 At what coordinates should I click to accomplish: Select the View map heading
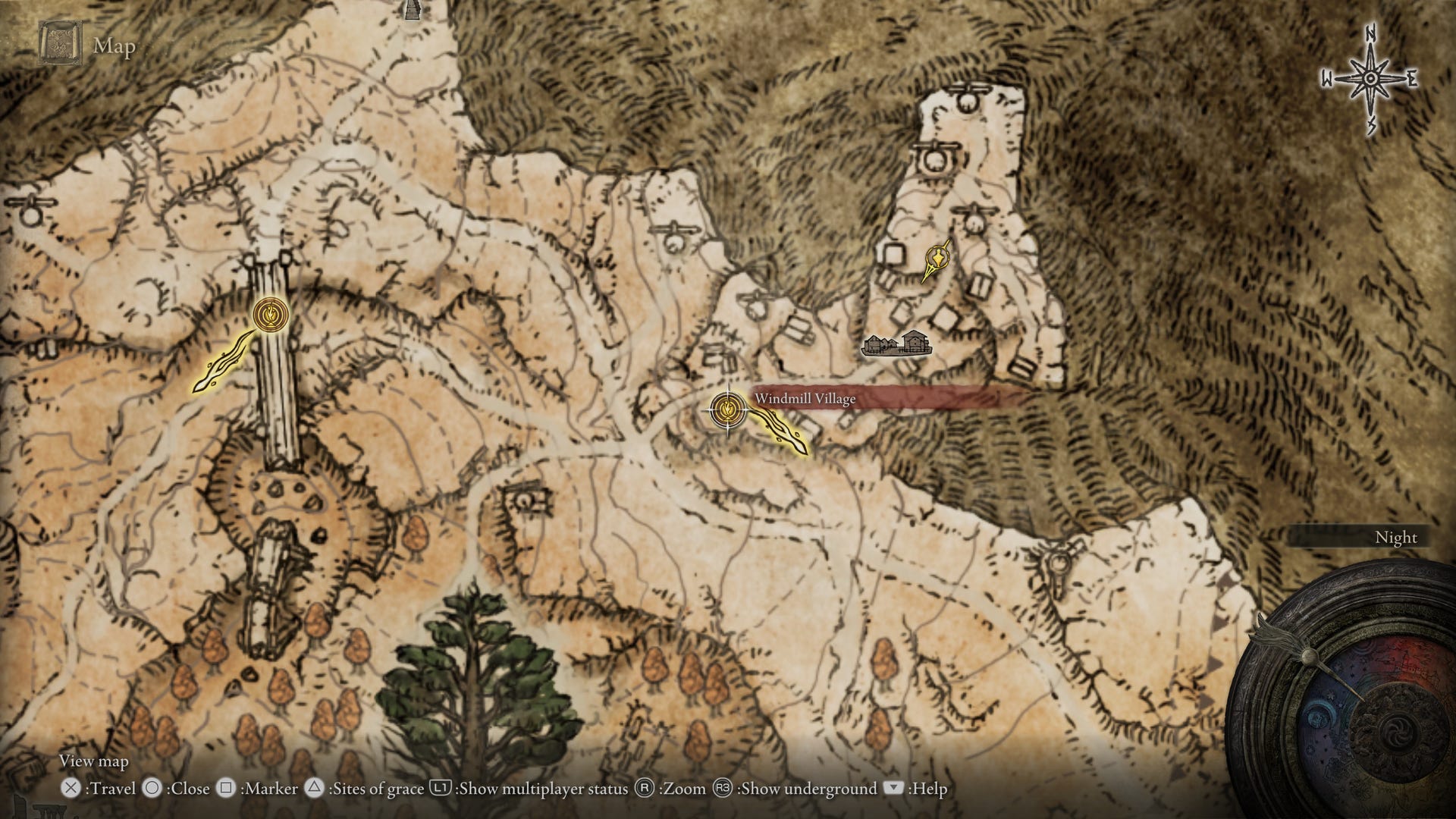[x=93, y=761]
